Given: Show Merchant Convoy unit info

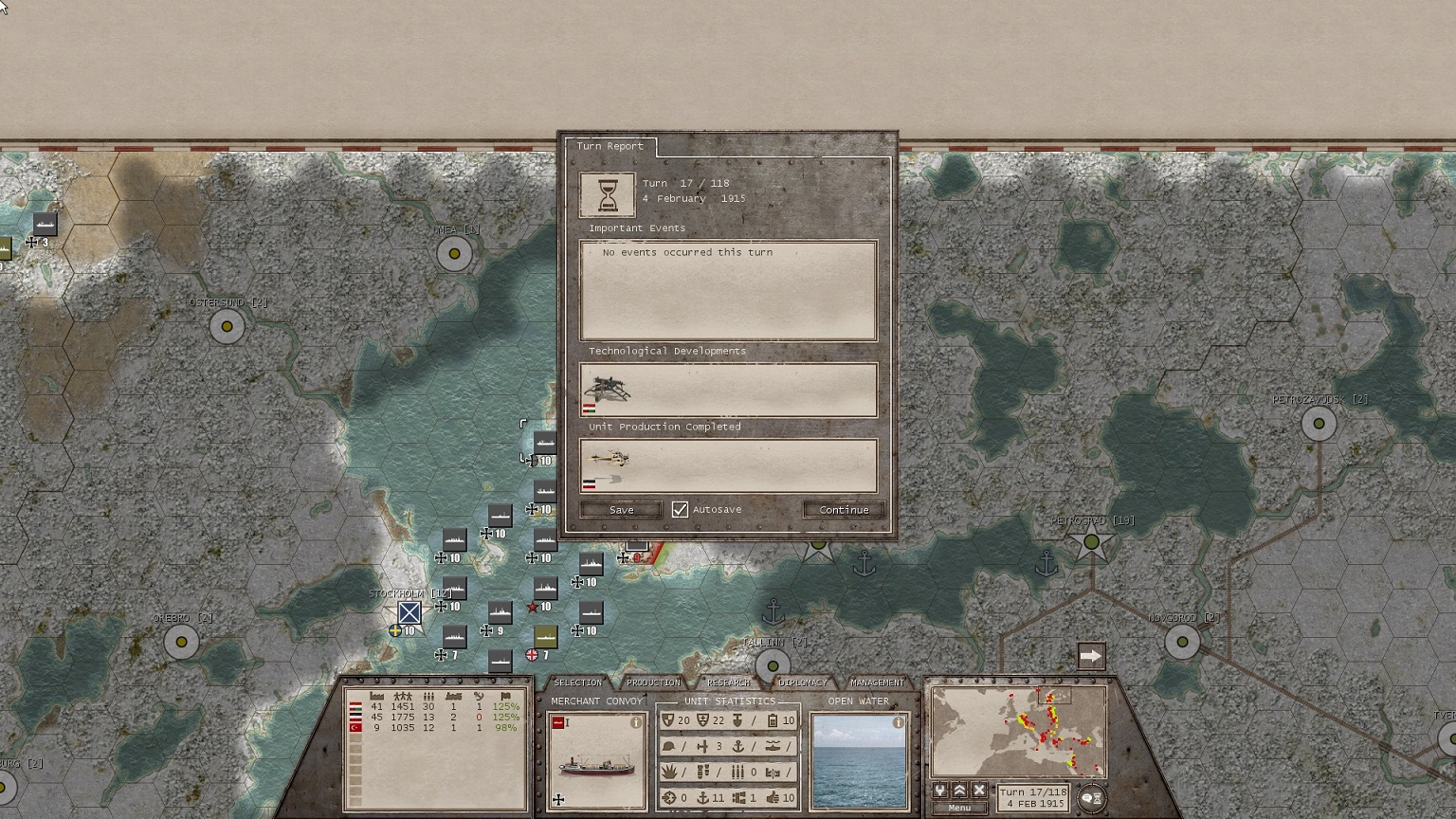Looking at the screenshot, I should pos(636,722).
